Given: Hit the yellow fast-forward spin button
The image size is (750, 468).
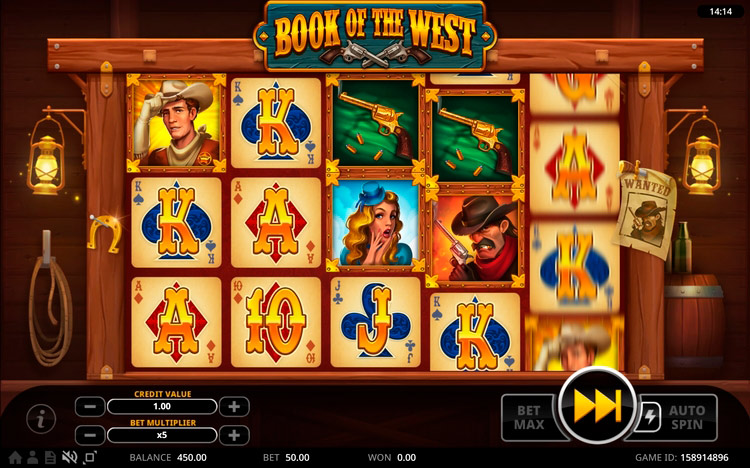Looking at the screenshot, I should tap(597, 406).
